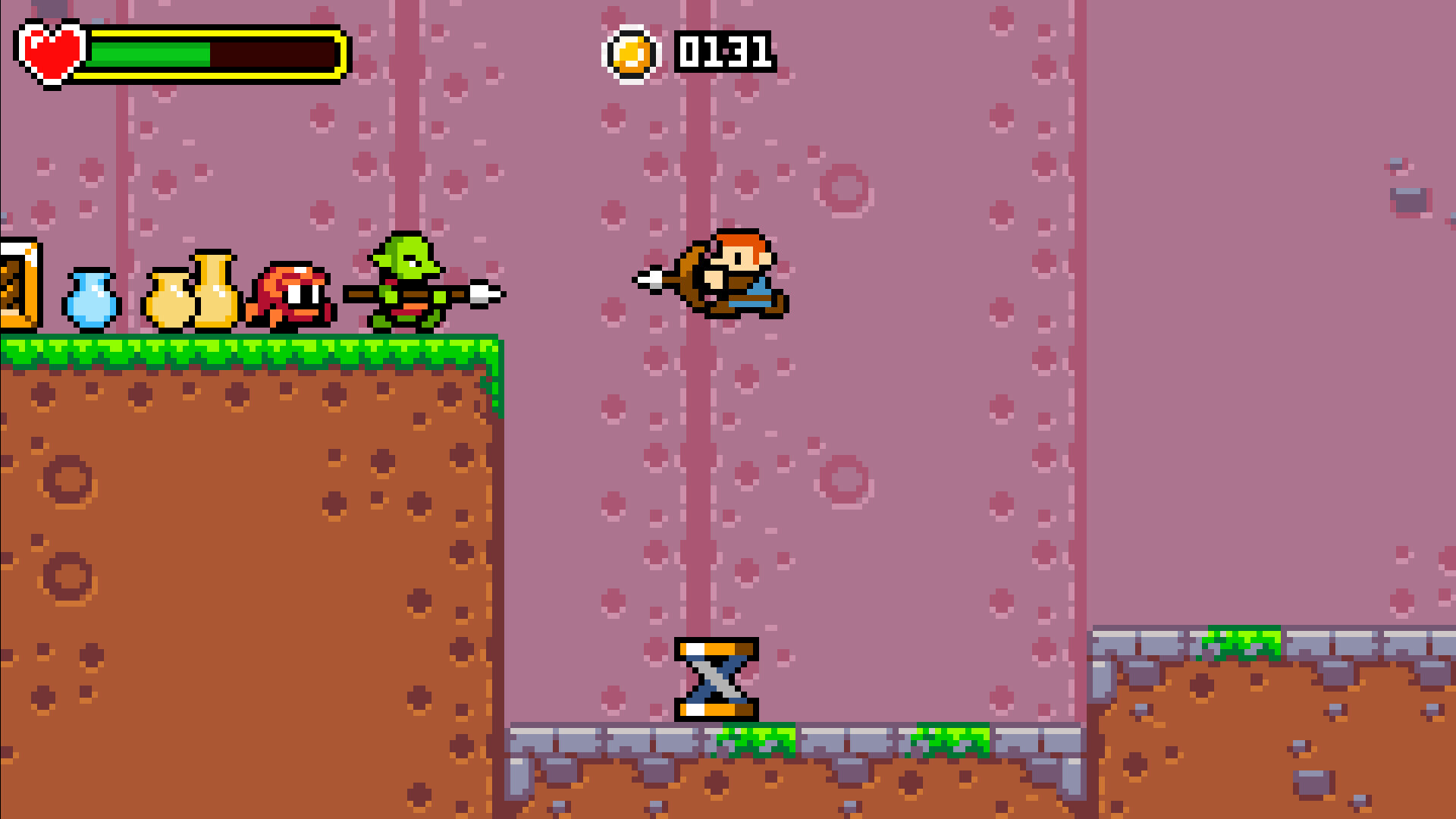This screenshot has height=819, width=1456.
Task: Click the green portion of the health bar
Action: click(x=148, y=55)
